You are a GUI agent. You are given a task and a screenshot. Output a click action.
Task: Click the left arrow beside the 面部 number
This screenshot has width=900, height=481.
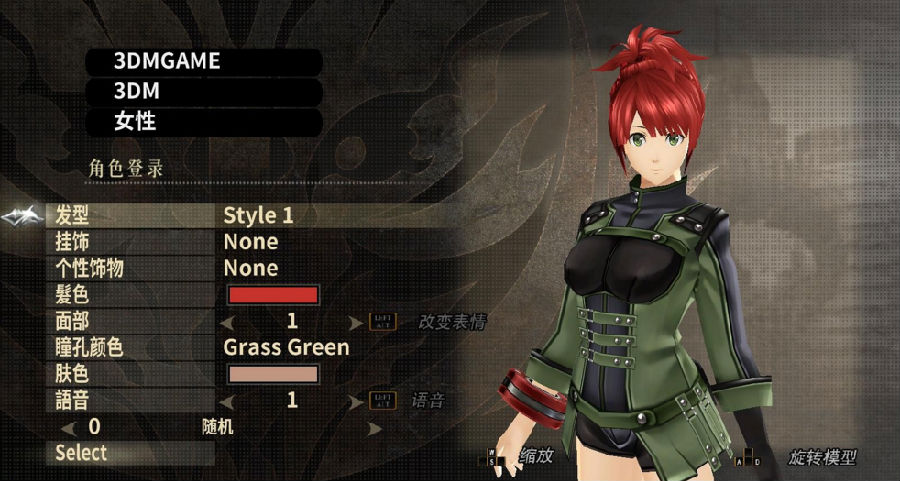coord(226,322)
